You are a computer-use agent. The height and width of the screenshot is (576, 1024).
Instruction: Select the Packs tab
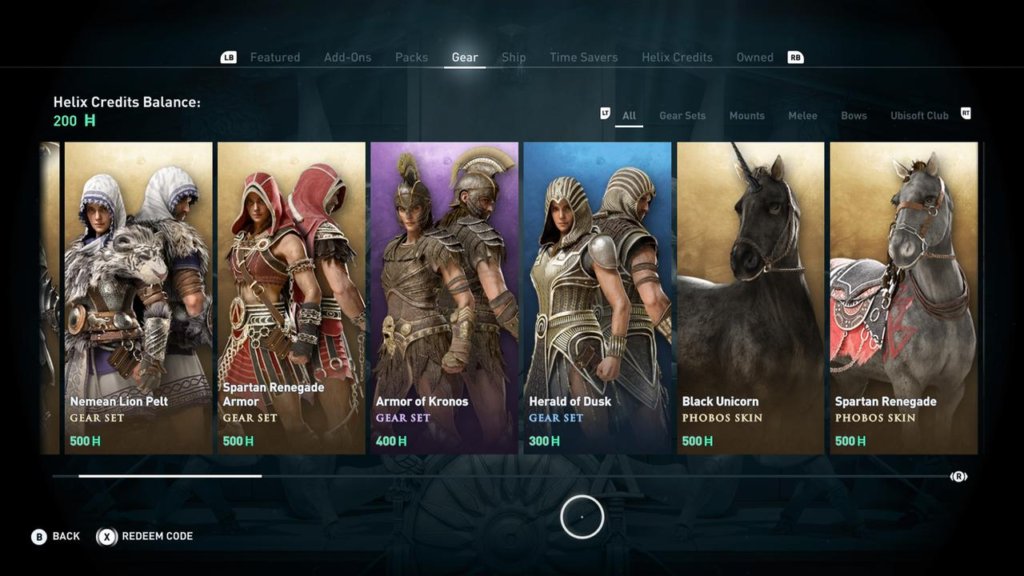coord(411,57)
